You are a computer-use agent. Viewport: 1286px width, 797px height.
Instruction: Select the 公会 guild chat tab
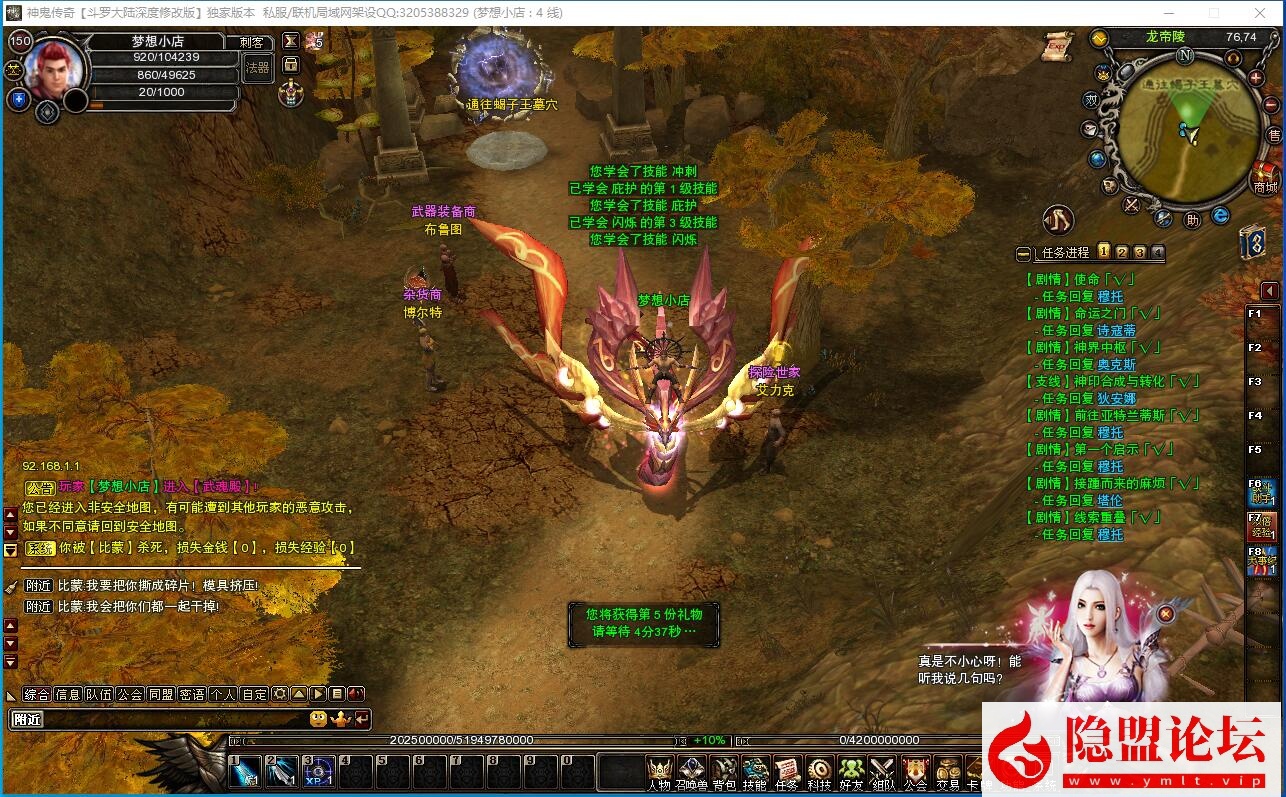[130, 694]
